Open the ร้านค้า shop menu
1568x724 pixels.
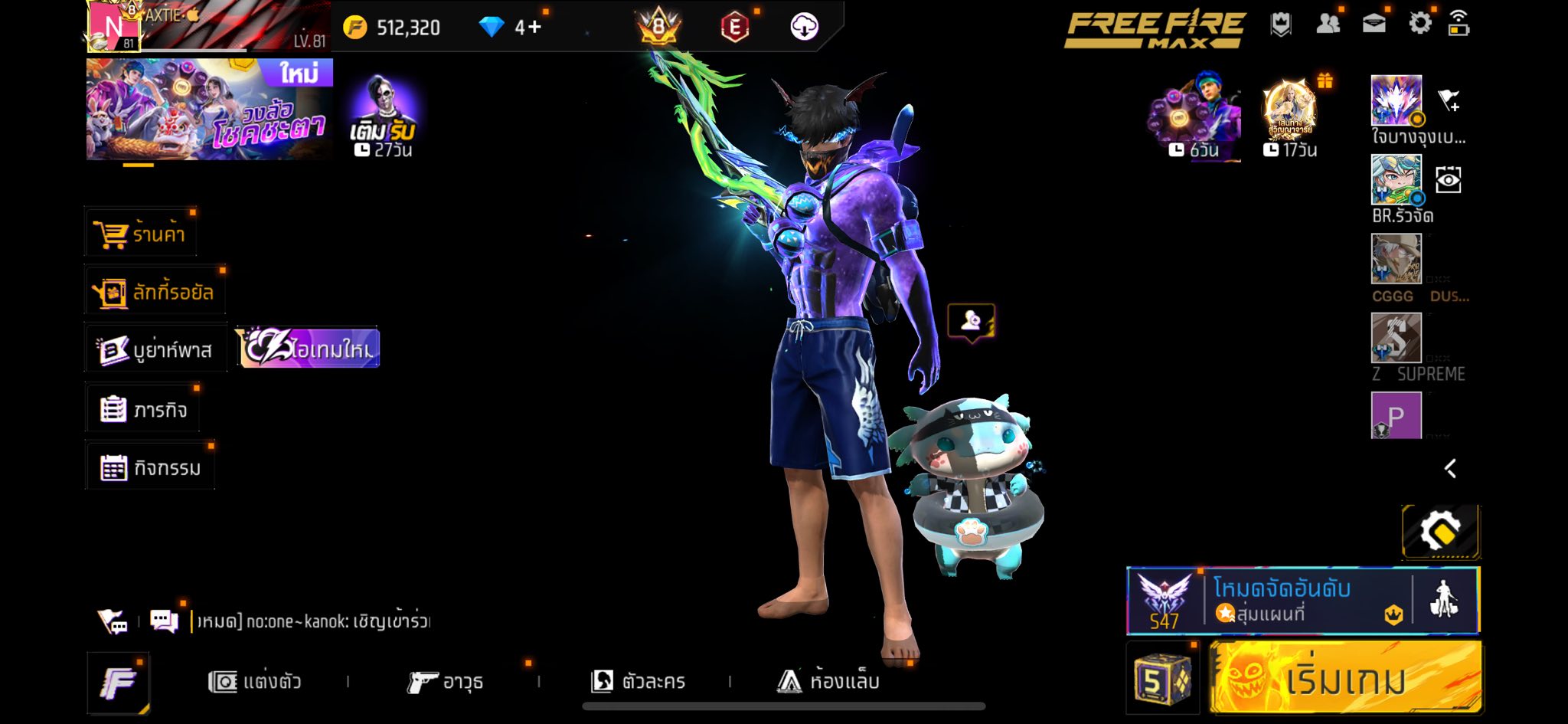(x=141, y=234)
